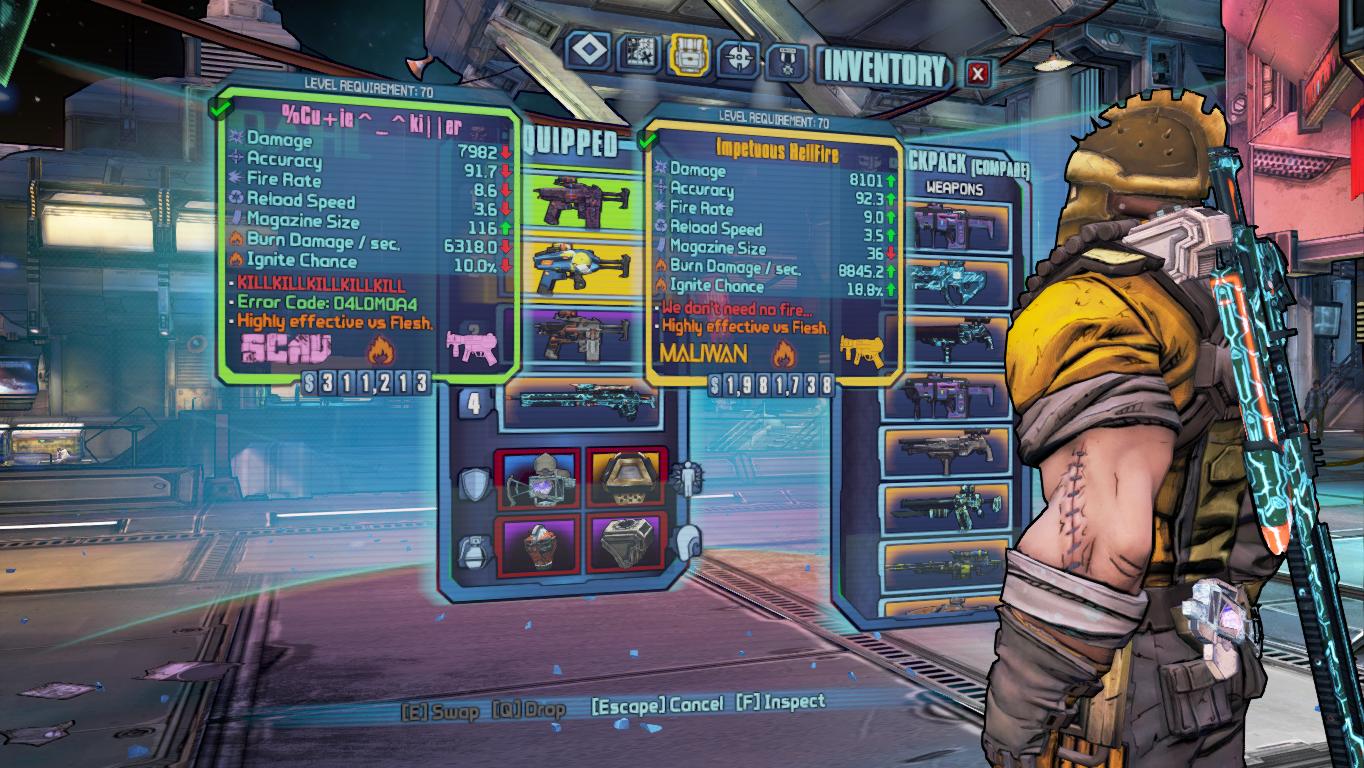This screenshot has height=768, width=1364.
Task: Pick the yellow-green sniper rifle in backpack
Action: (x=946, y=568)
